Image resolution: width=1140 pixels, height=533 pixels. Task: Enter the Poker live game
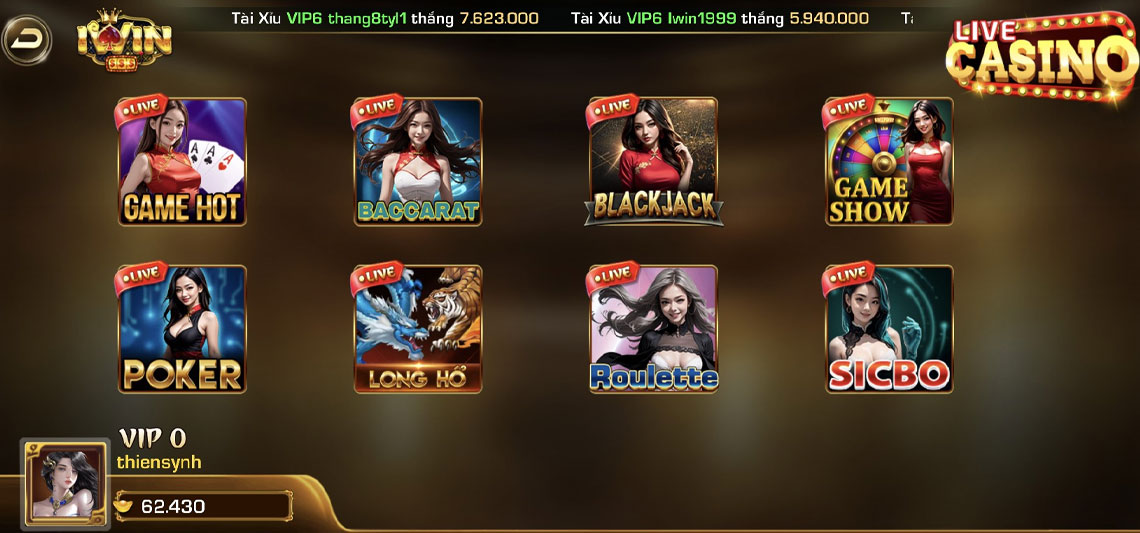(182, 329)
